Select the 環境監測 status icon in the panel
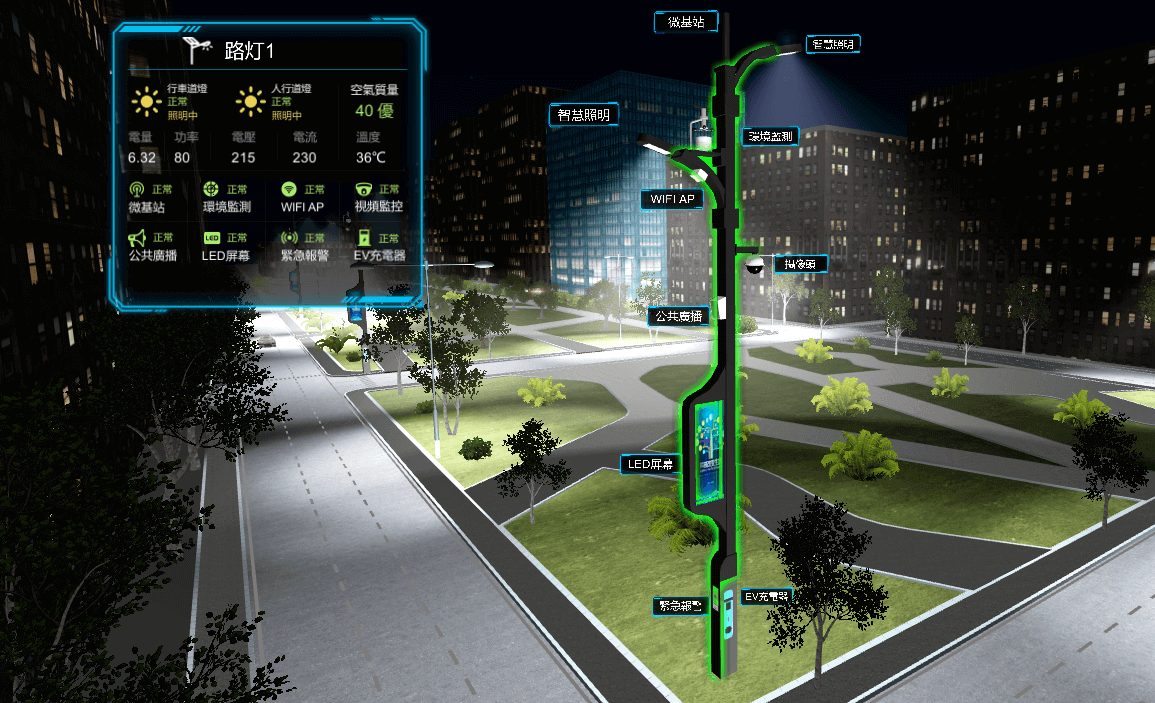The height and width of the screenshot is (703, 1155). point(211,189)
